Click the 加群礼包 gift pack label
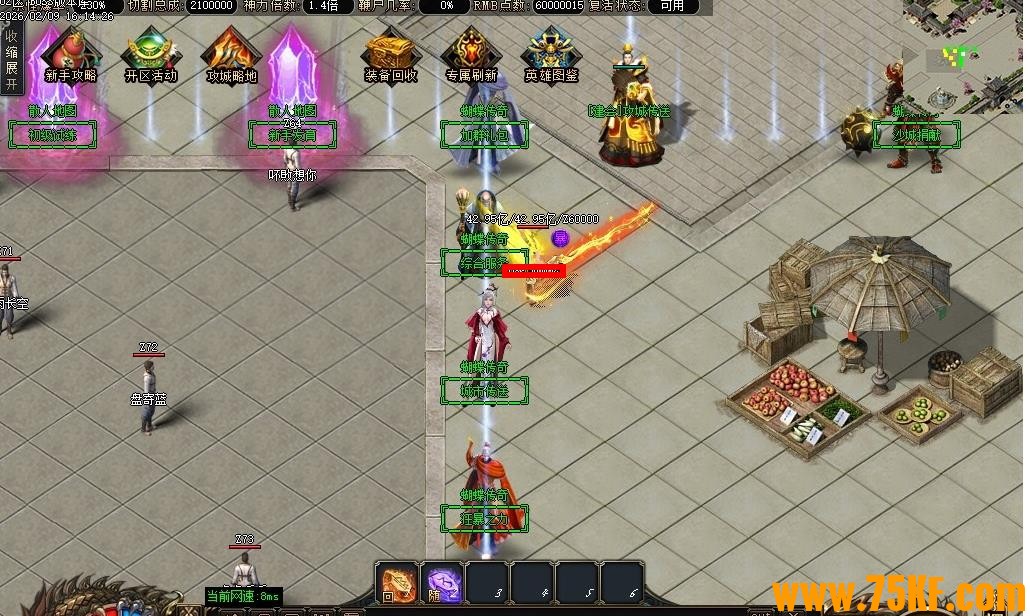Image resolution: width=1030 pixels, height=616 pixels. click(484, 135)
